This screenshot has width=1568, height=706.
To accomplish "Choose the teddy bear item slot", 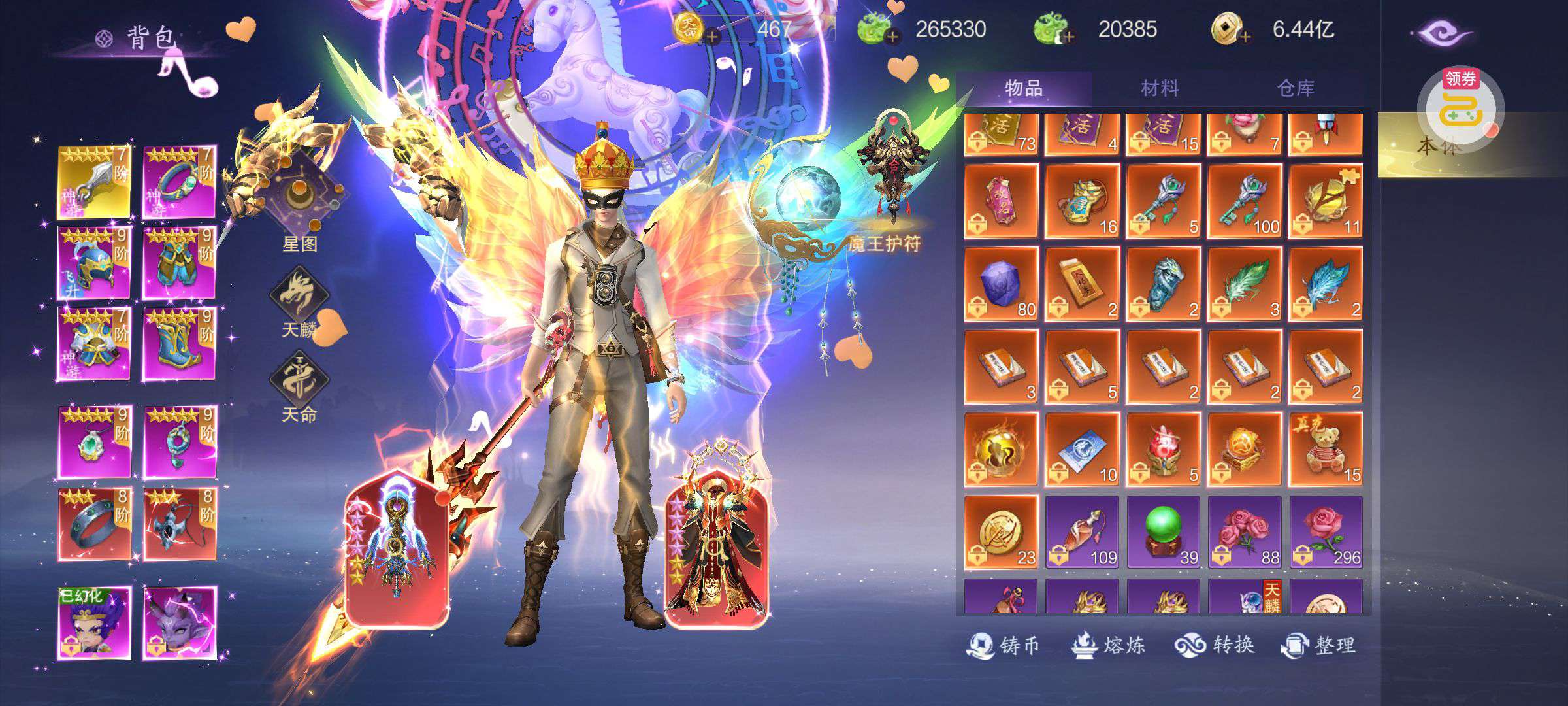I will click(1326, 450).
